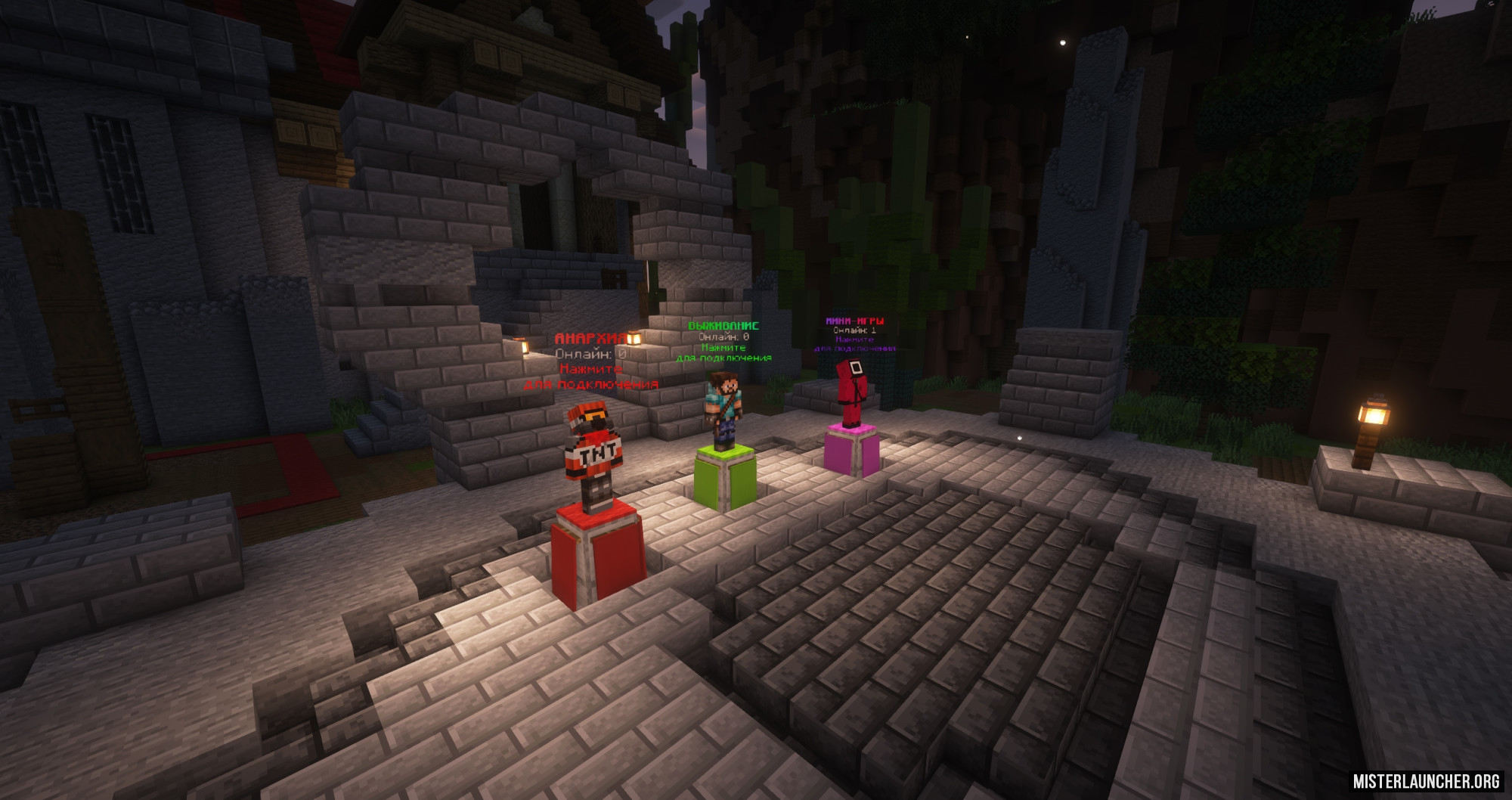
Task: Select the Анархия TNT server NPC
Action: pyautogui.click(x=594, y=455)
